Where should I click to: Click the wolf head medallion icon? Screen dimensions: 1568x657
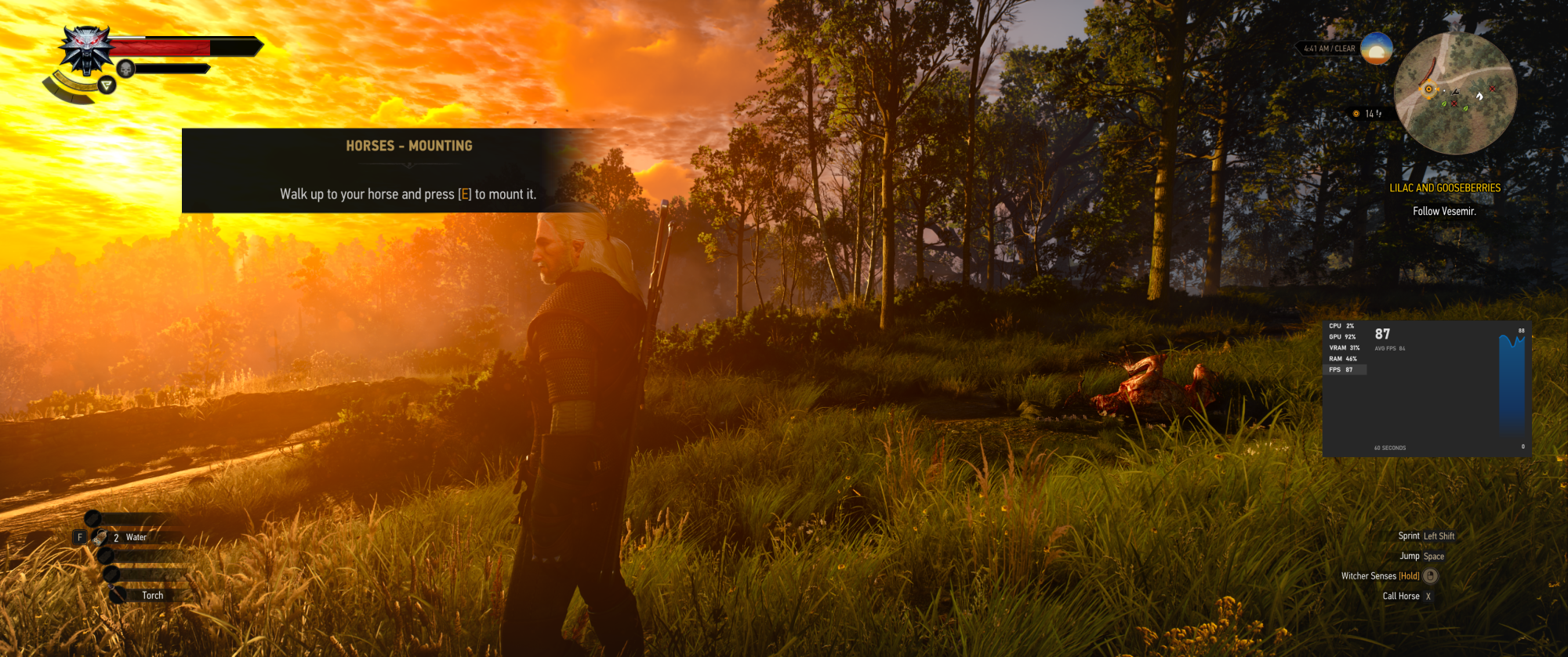tap(86, 49)
